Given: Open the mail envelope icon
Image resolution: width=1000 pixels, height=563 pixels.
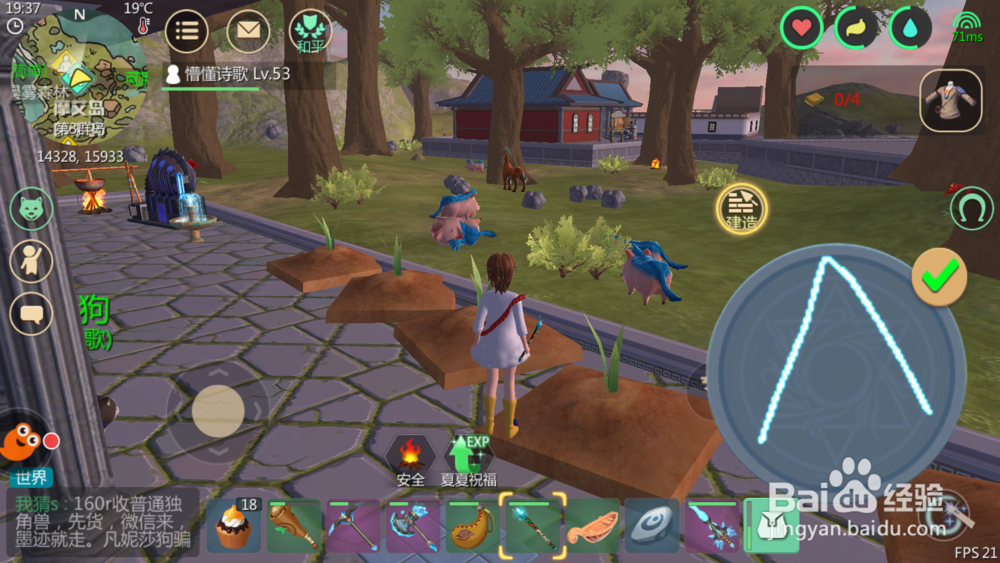Looking at the screenshot, I should click(248, 31).
